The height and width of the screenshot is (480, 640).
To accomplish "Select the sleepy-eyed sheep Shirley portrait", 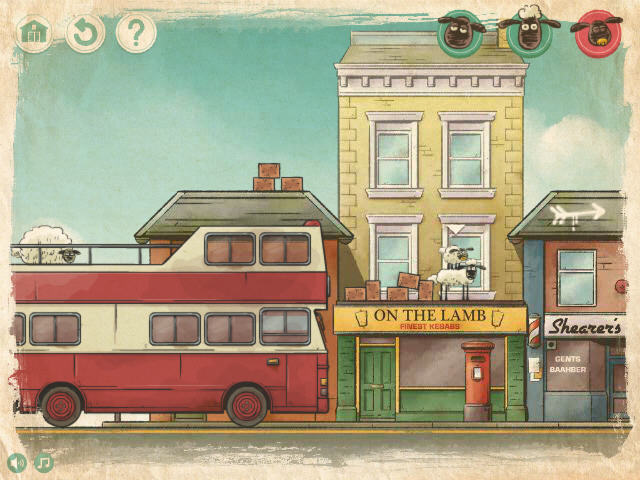I will click(x=458, y=33).
